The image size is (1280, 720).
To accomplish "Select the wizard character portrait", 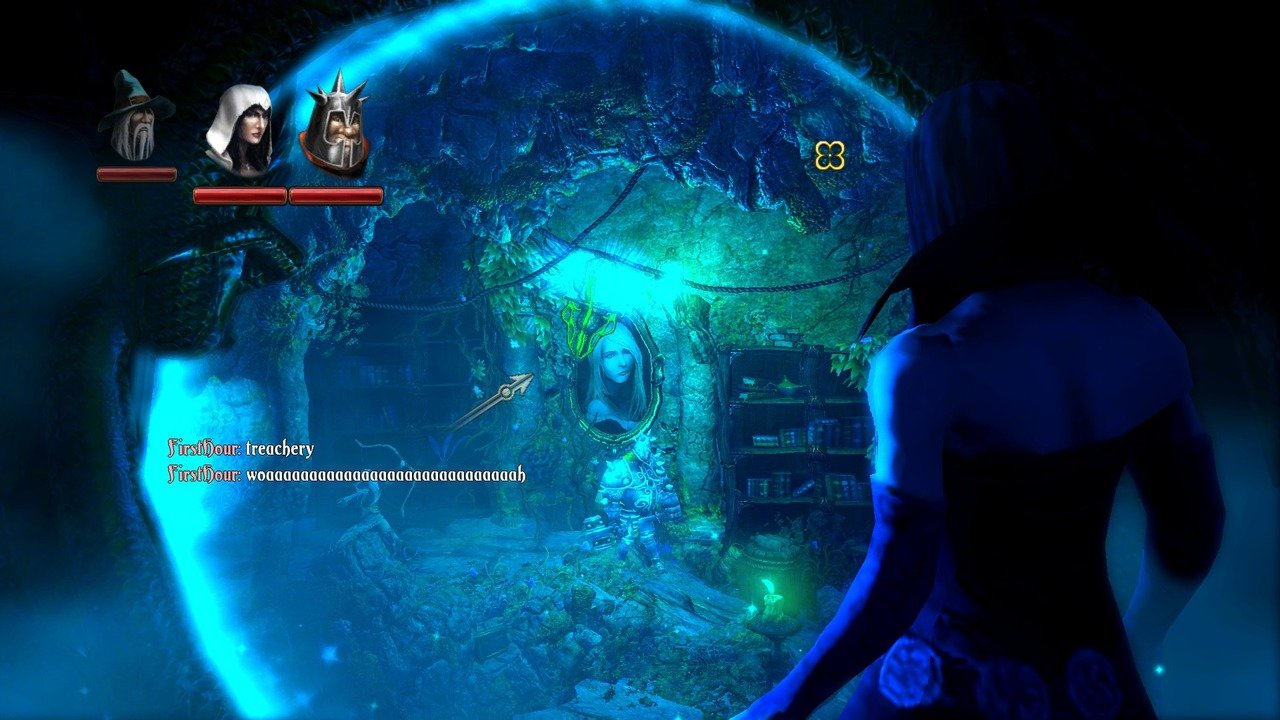I will [x=135, y=118].
